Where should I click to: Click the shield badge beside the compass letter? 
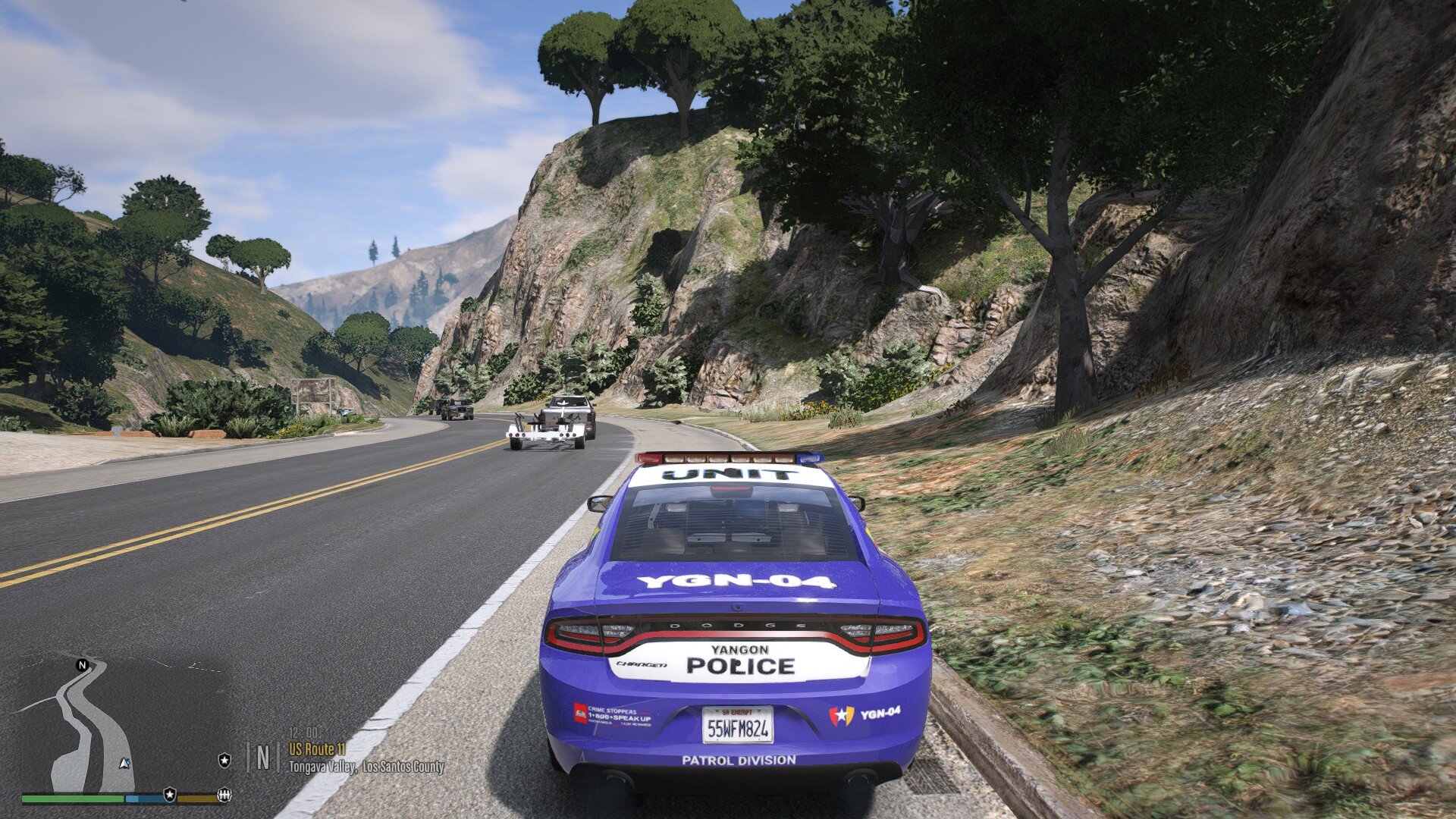pyautogui.click(x=224, y=759)
